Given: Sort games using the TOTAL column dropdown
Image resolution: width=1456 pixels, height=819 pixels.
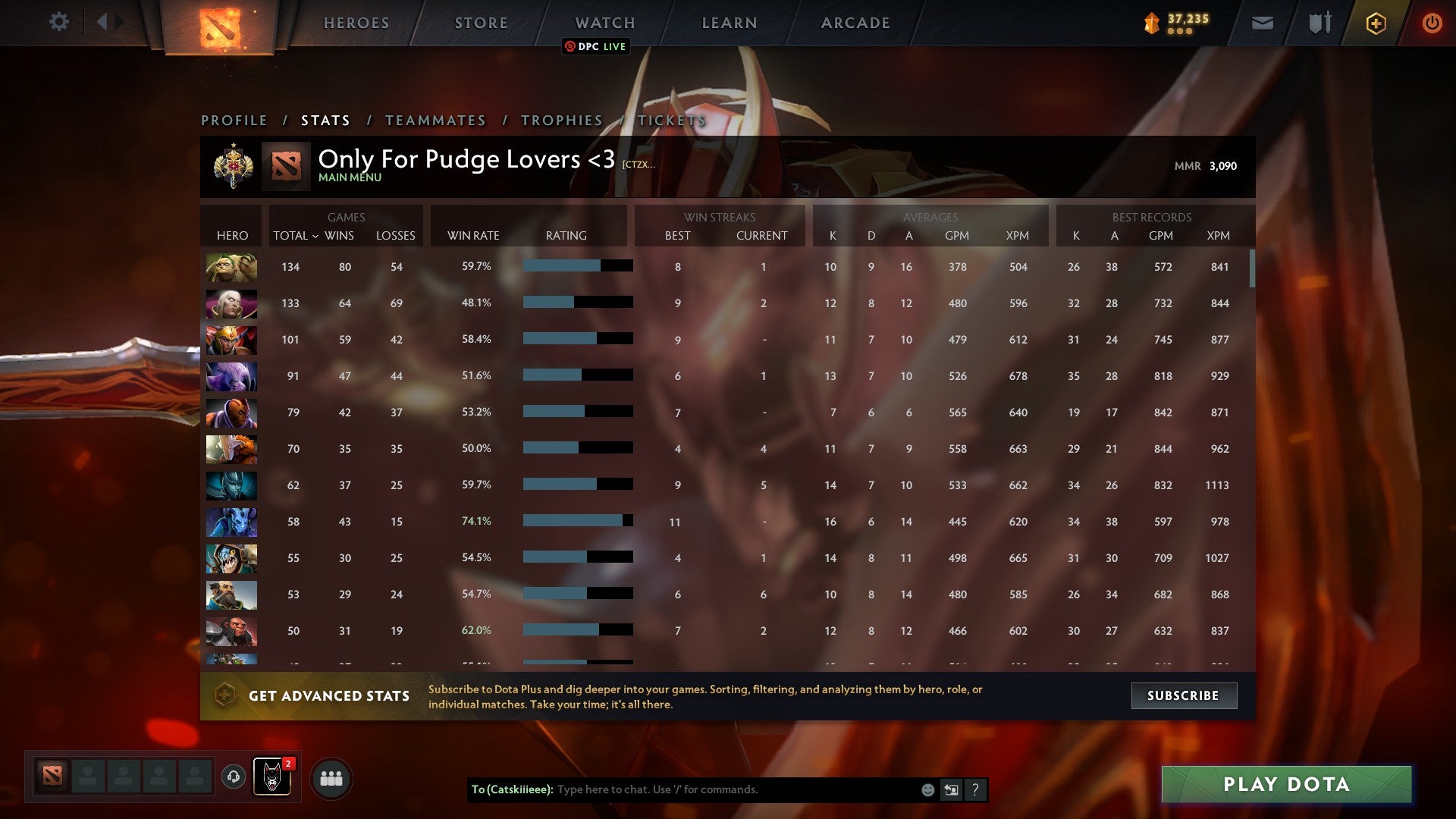Looking at the screenshot, I should click(295, 236).
